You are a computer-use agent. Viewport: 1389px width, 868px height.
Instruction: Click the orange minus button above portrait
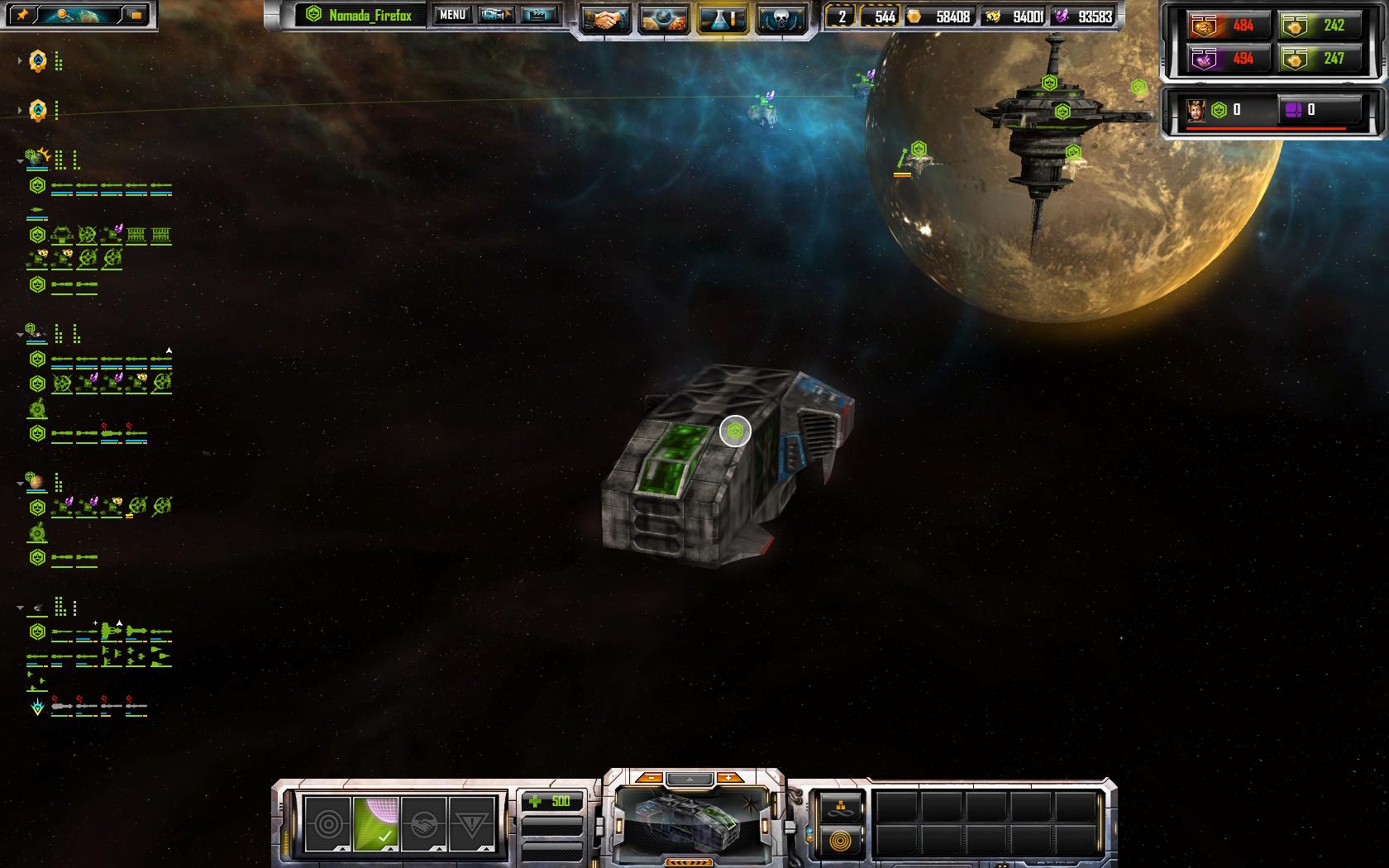point(652,778)
